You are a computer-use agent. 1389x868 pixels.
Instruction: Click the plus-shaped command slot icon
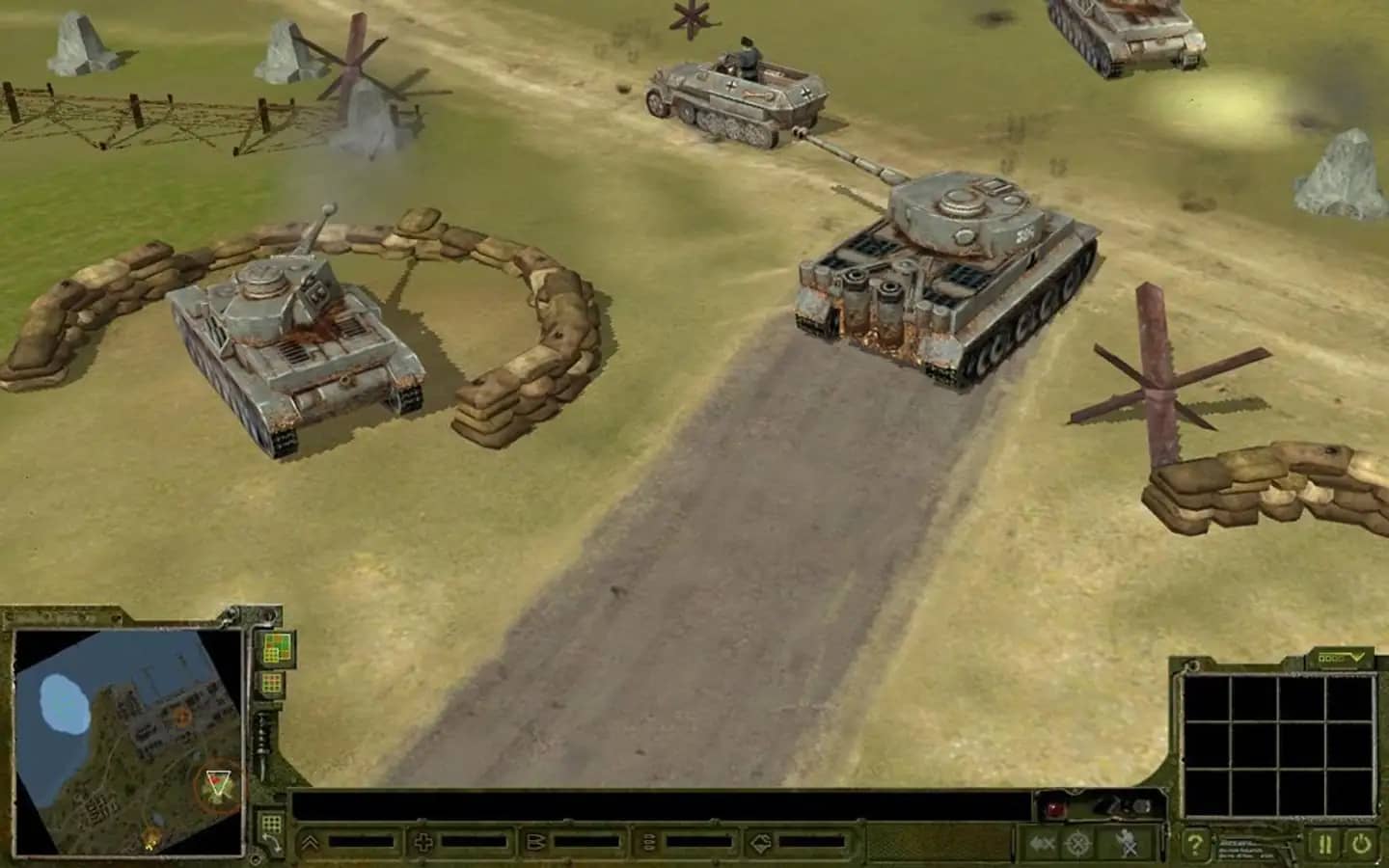point(423,841)
